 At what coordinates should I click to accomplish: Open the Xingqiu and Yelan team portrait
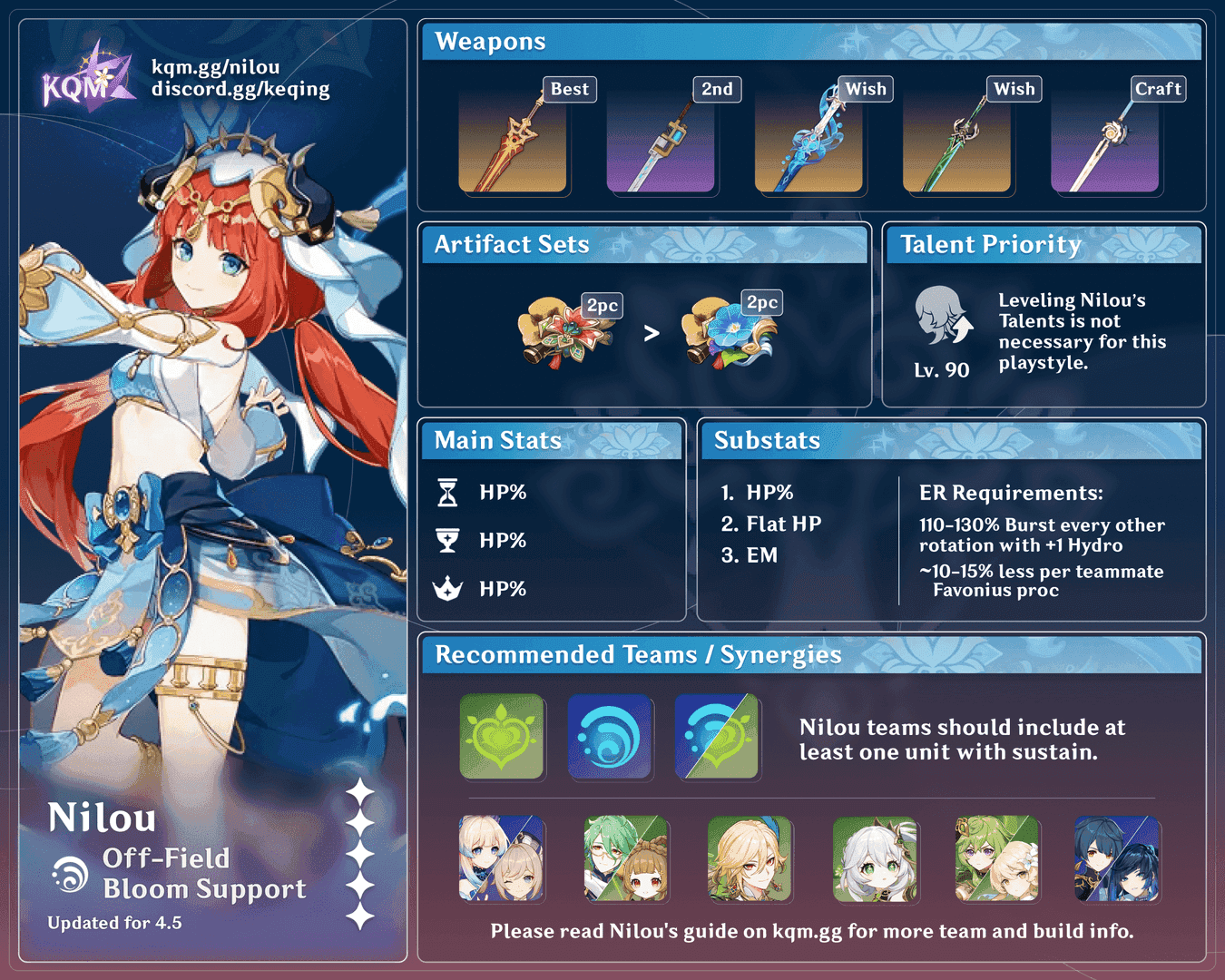point(1117,858)
